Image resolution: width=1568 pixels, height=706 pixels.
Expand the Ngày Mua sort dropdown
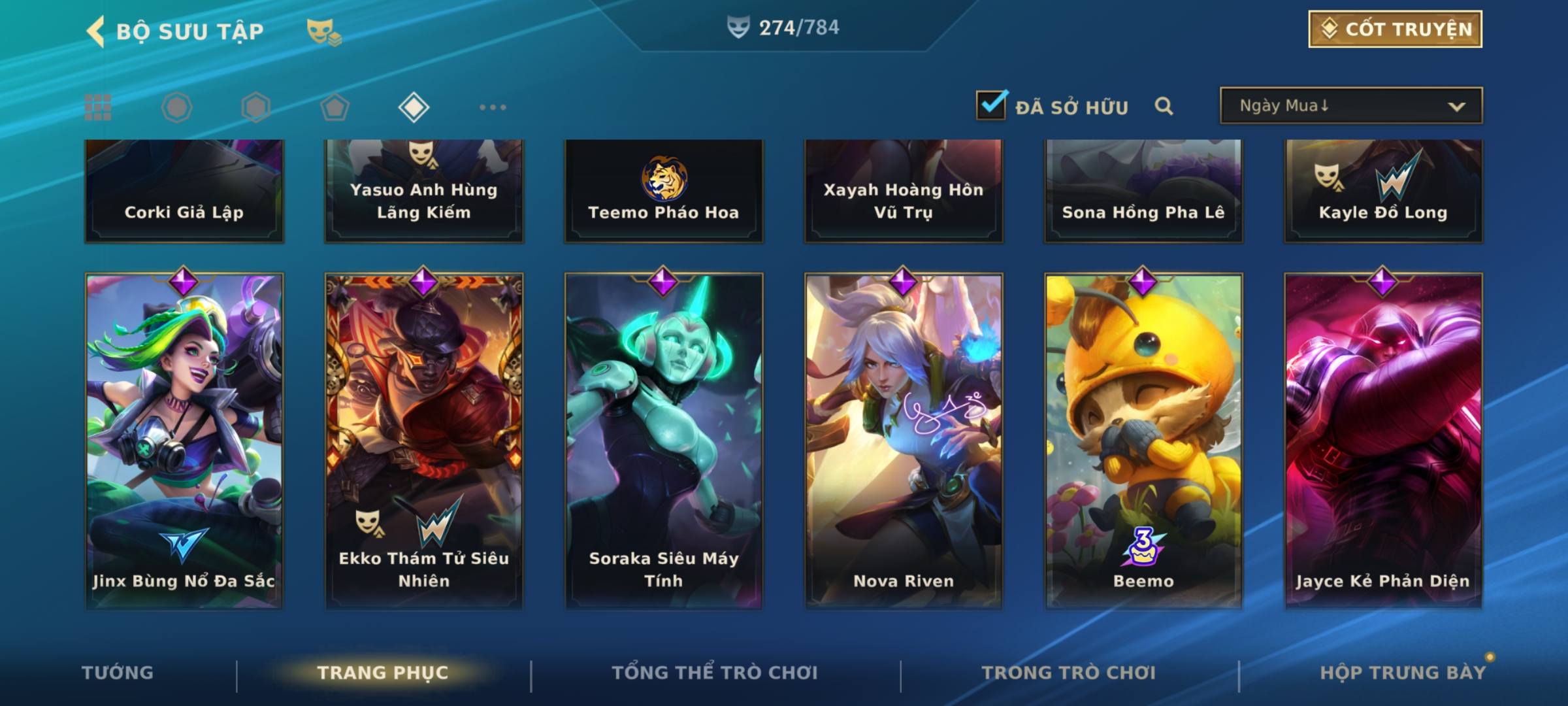[x=1350, y=106]
